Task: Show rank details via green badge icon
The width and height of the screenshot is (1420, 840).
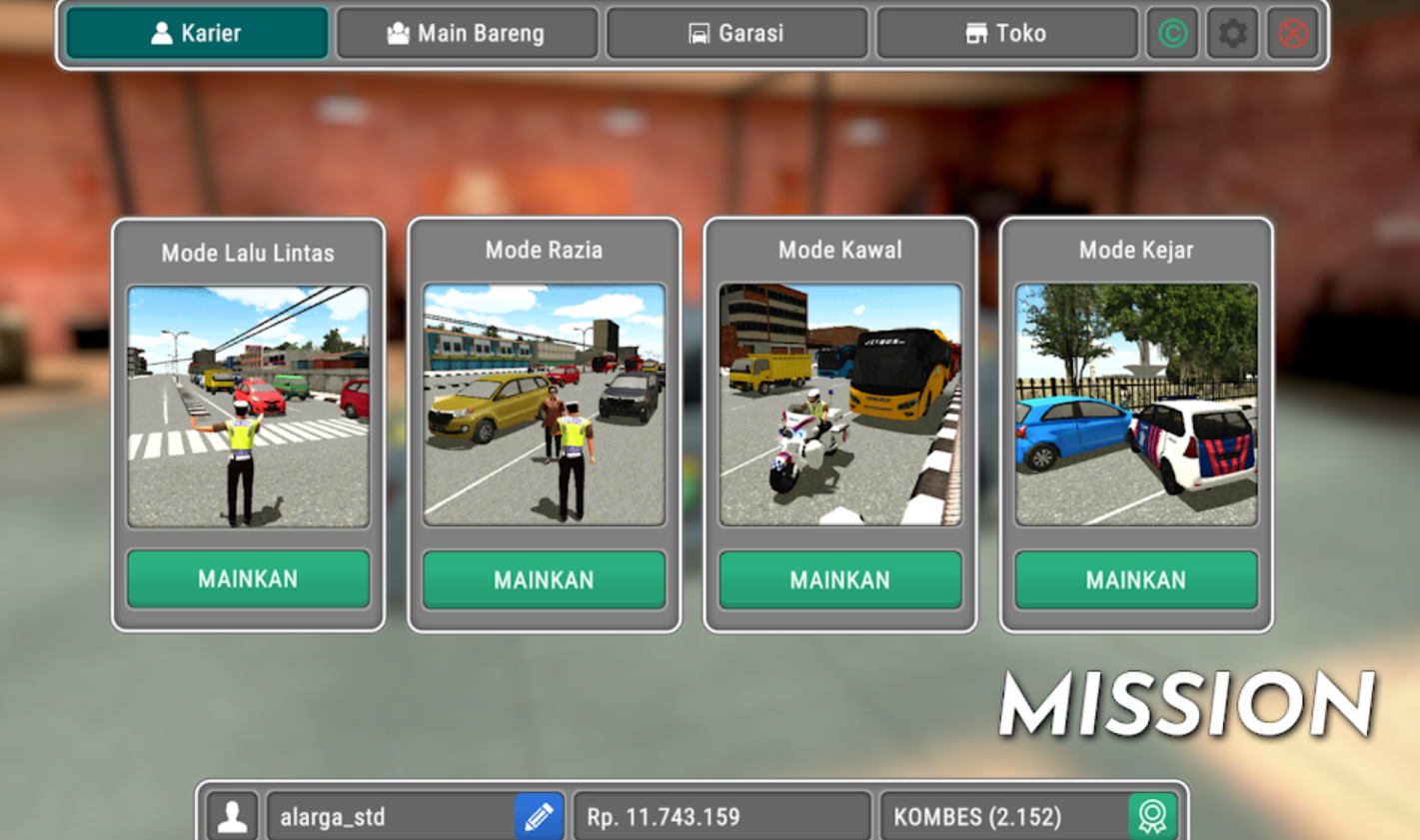Action: click(x=1152, y=817)
